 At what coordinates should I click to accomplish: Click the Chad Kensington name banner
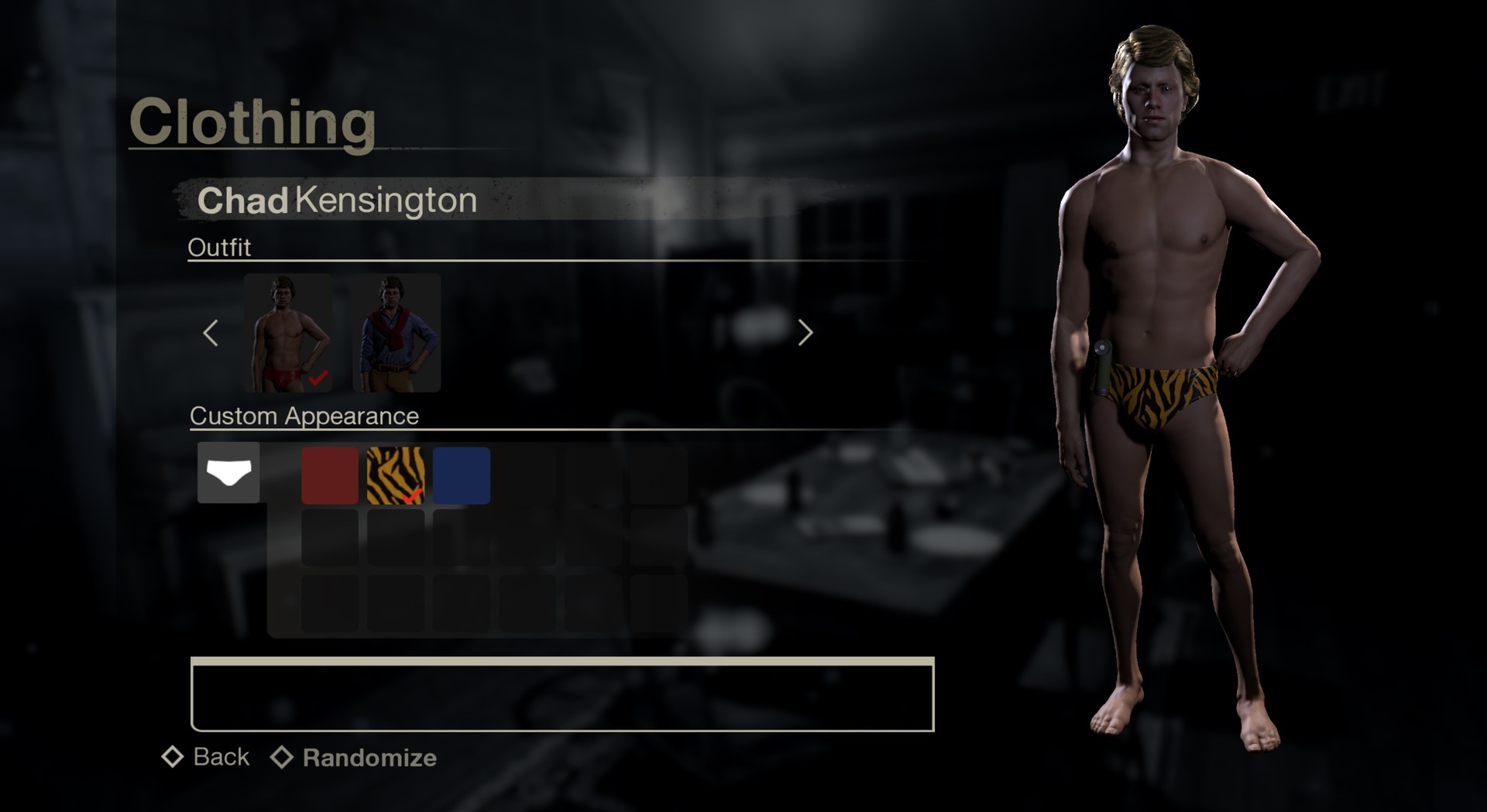(x=337, y=200)
